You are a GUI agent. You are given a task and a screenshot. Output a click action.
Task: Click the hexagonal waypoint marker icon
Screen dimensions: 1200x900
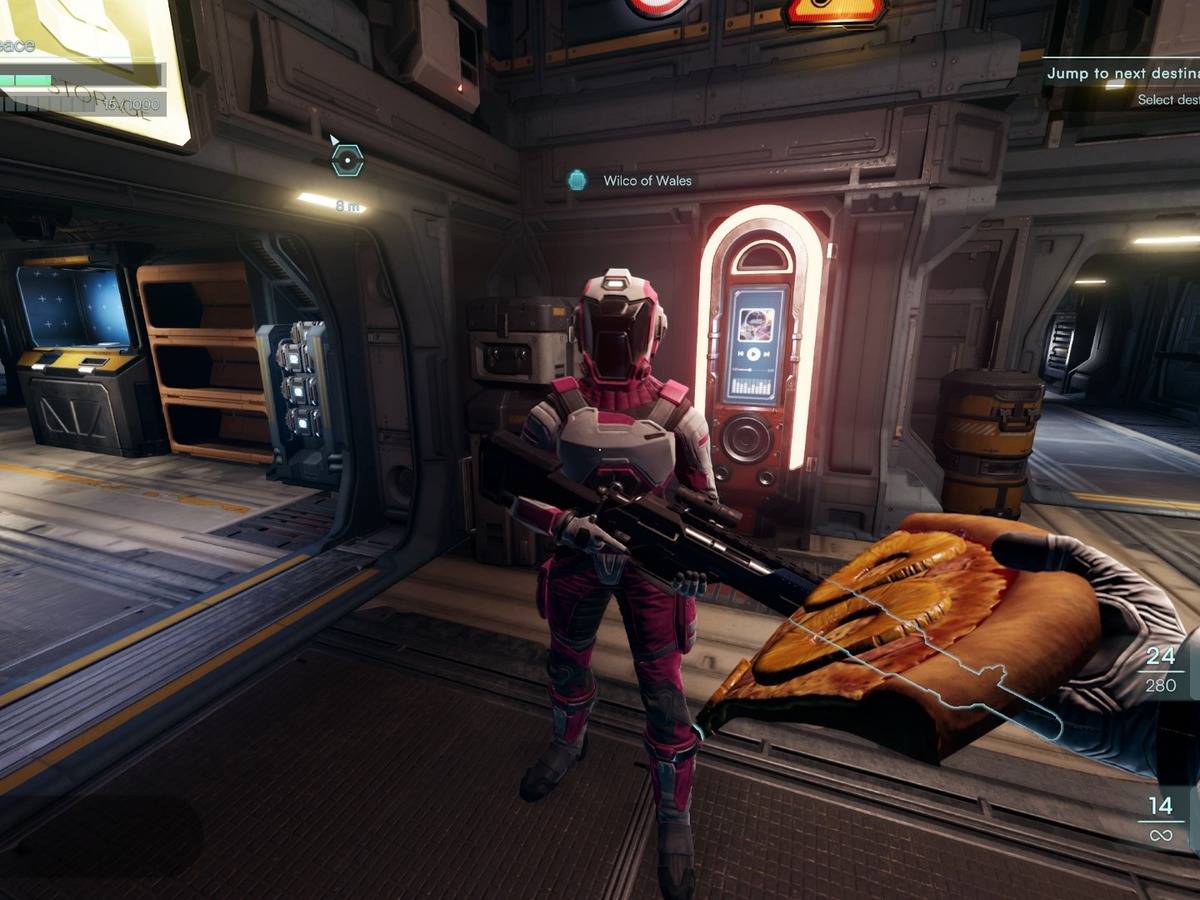point(346,159)
